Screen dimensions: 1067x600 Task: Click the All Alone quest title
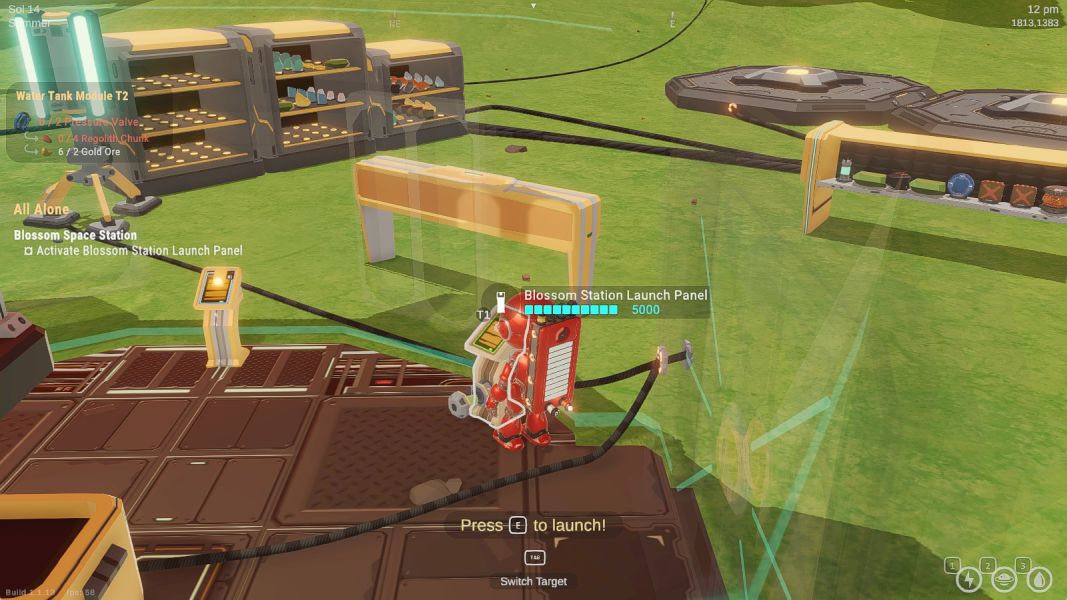(x=41, y=210)
